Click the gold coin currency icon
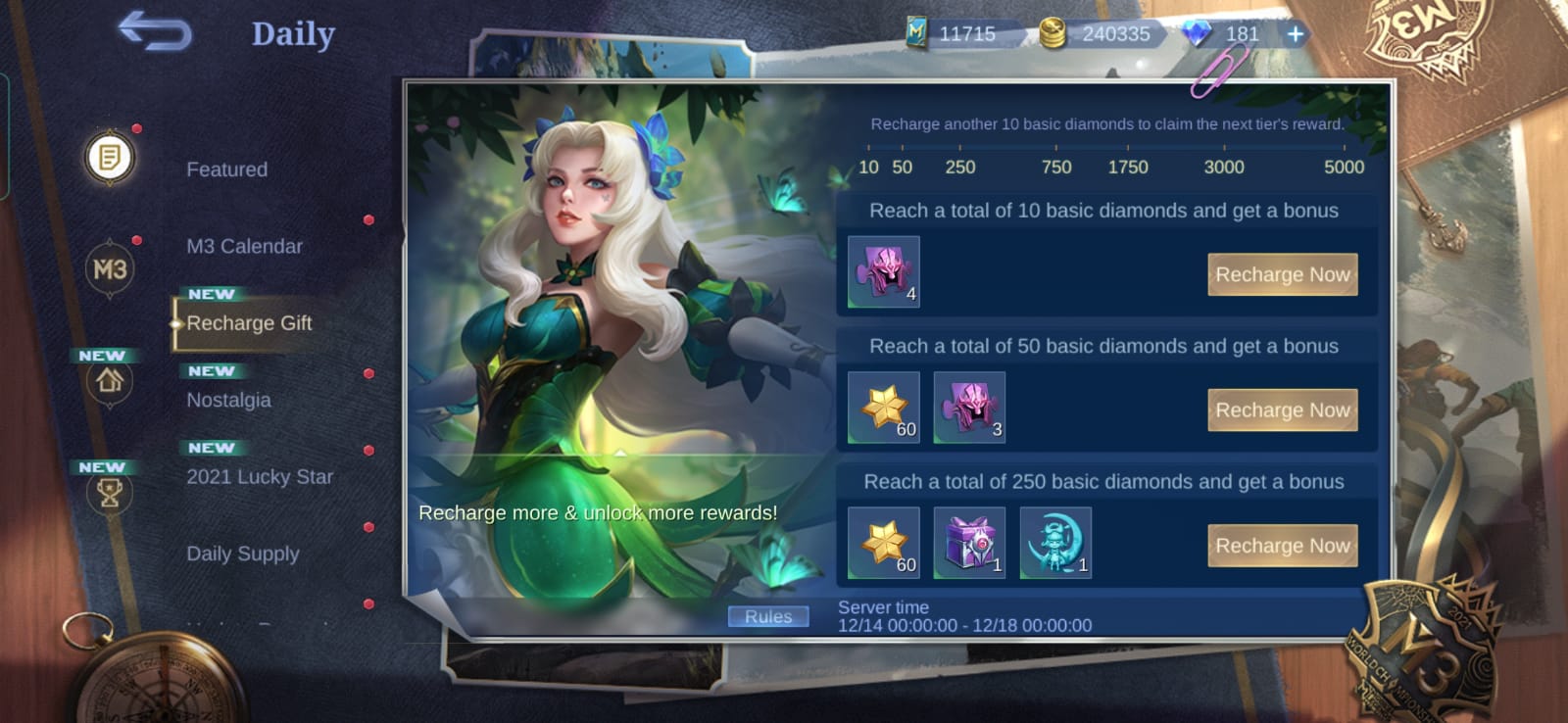 (x=1052, y=32)
